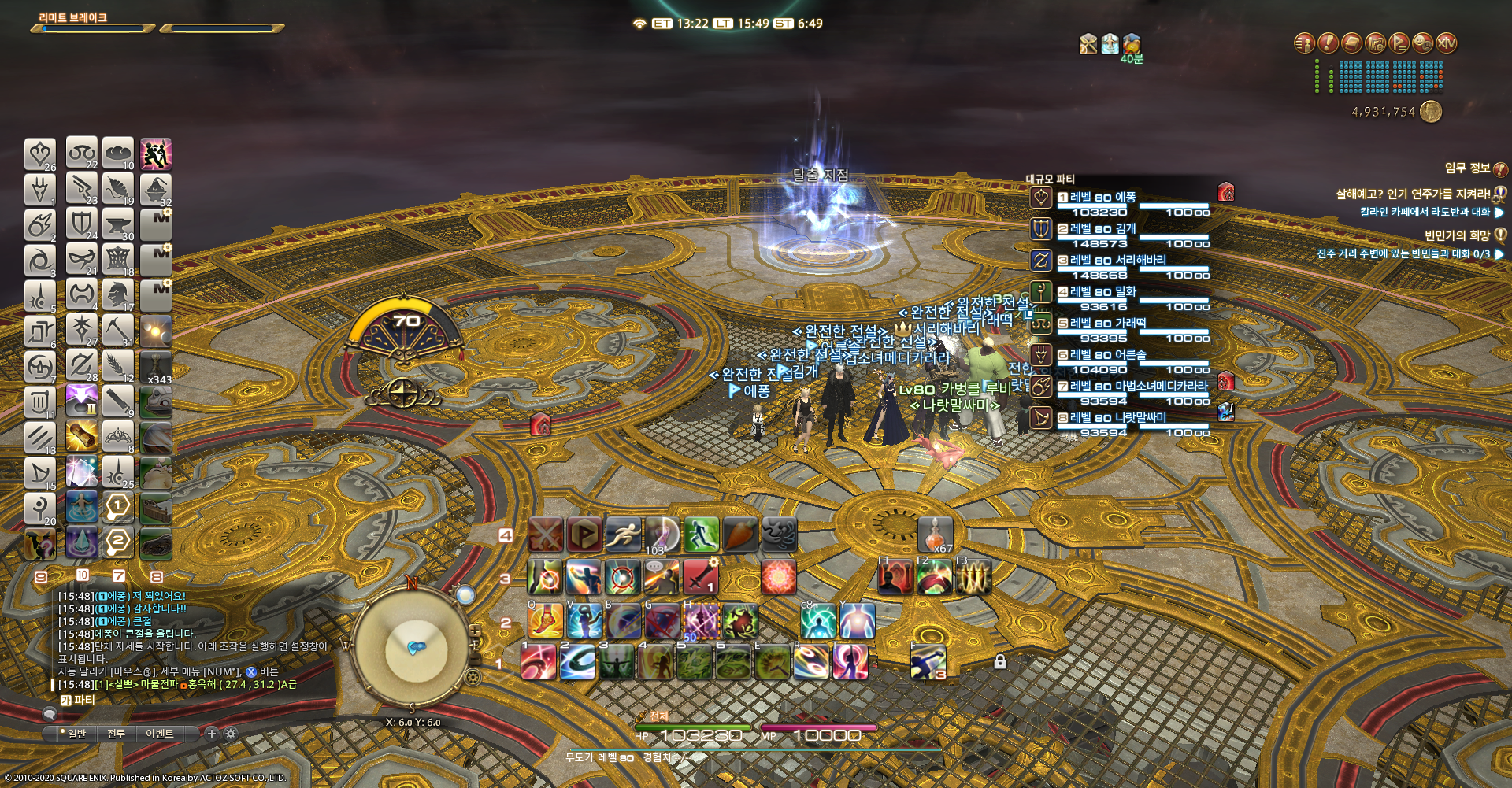Use the orange potion with x67 count

coord(935,535)
